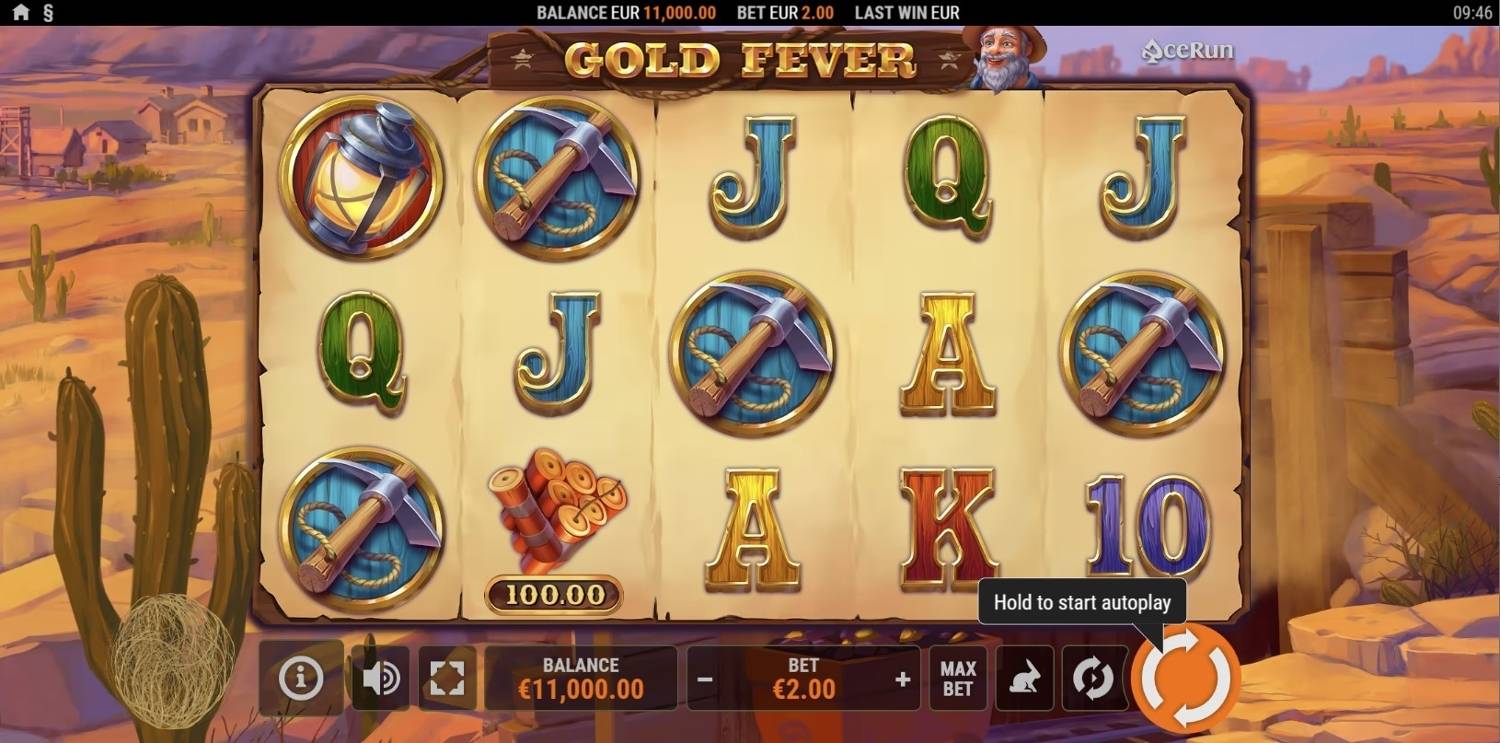1500x743 pixels.
Task: Enable turbo play via the rabbit icon
Action: 1026,678
